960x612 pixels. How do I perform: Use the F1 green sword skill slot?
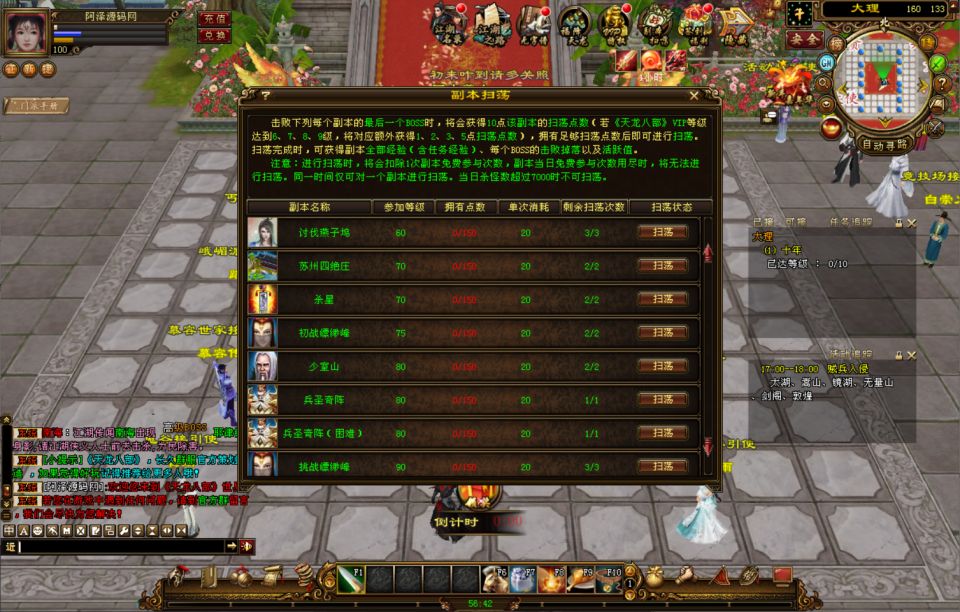click(x=350, y=580)
